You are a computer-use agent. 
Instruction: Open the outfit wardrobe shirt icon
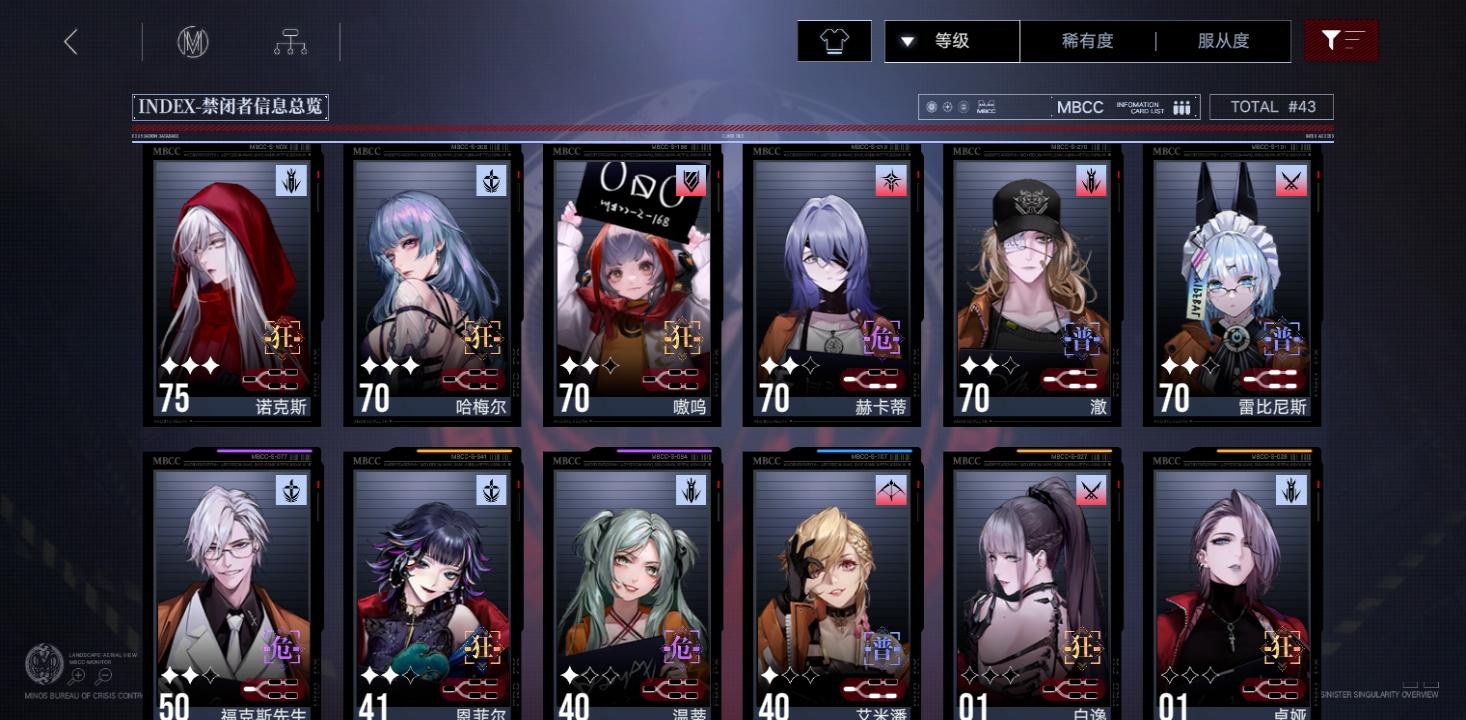click(x=833, y=41)
